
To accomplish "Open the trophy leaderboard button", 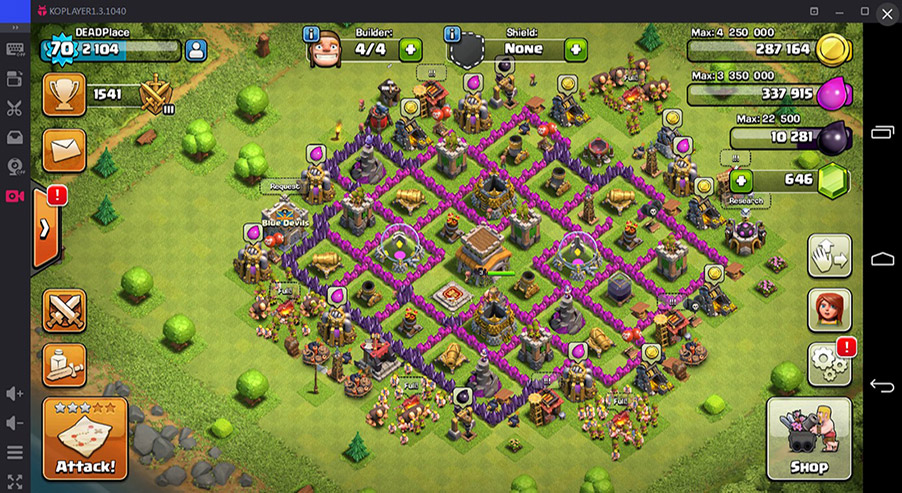I will [x=64, y=95].
